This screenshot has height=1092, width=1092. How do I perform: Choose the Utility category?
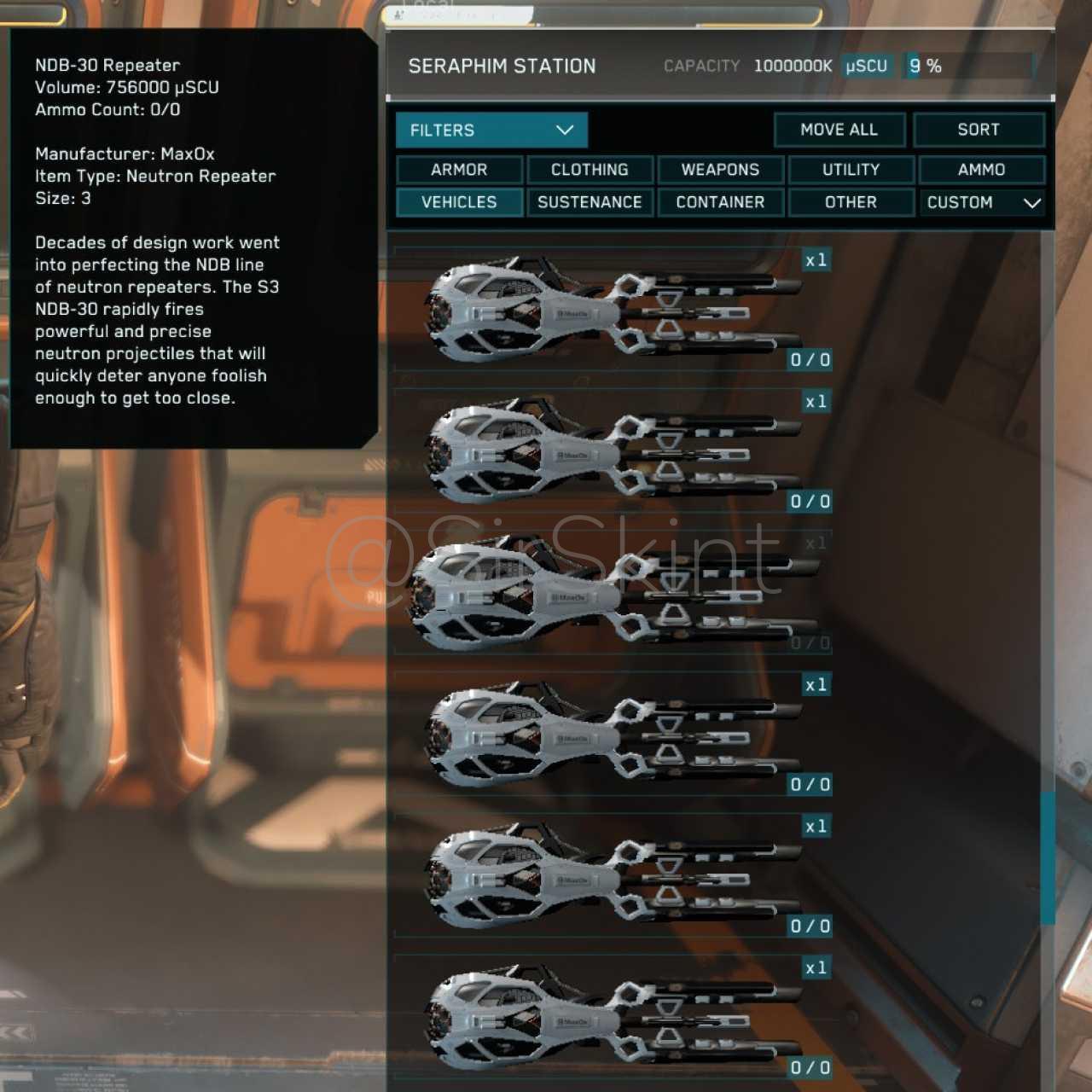pyautogui.click(x=851, y=170)
